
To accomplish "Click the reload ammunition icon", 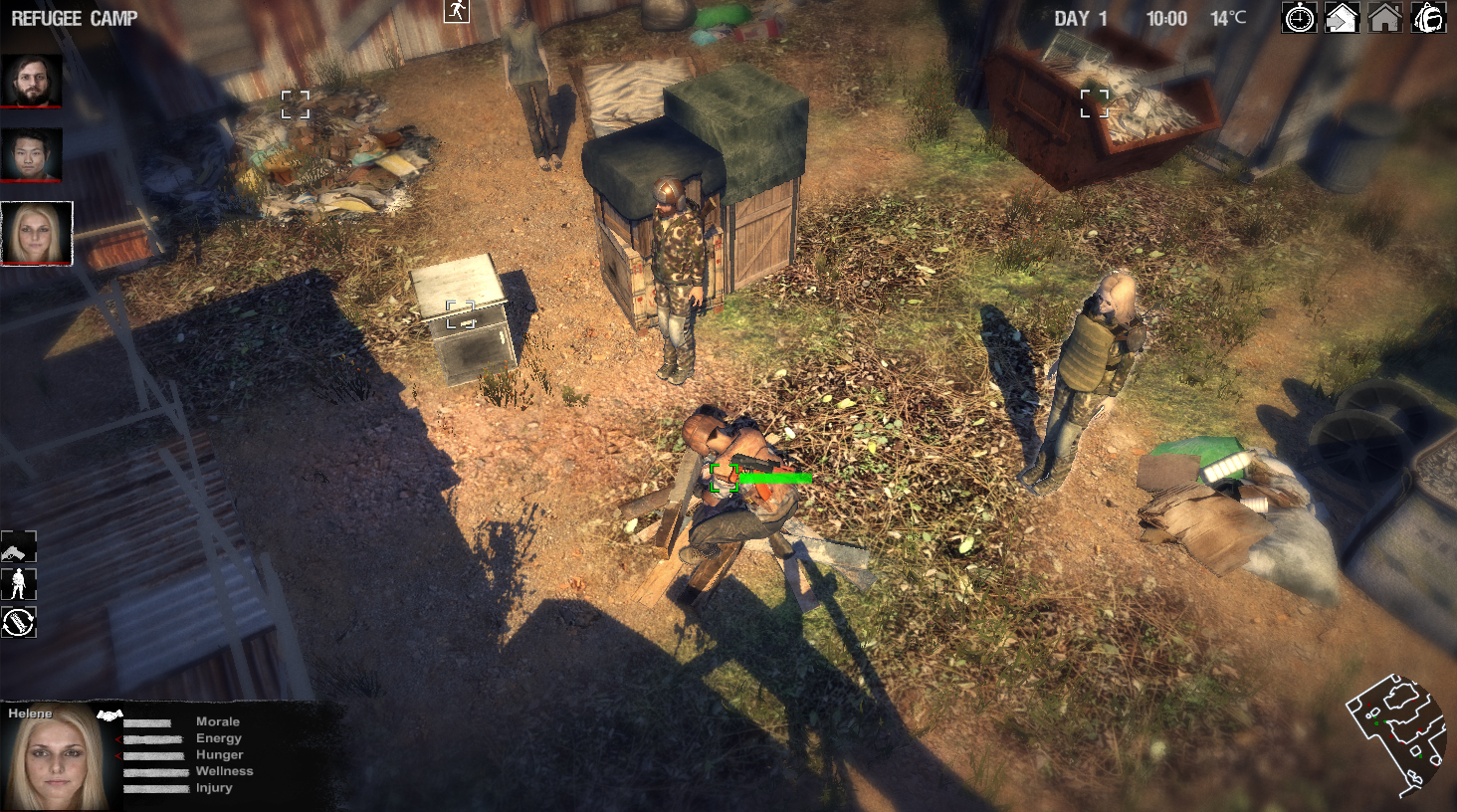I will pyautogui.click(x=18, y=624).
